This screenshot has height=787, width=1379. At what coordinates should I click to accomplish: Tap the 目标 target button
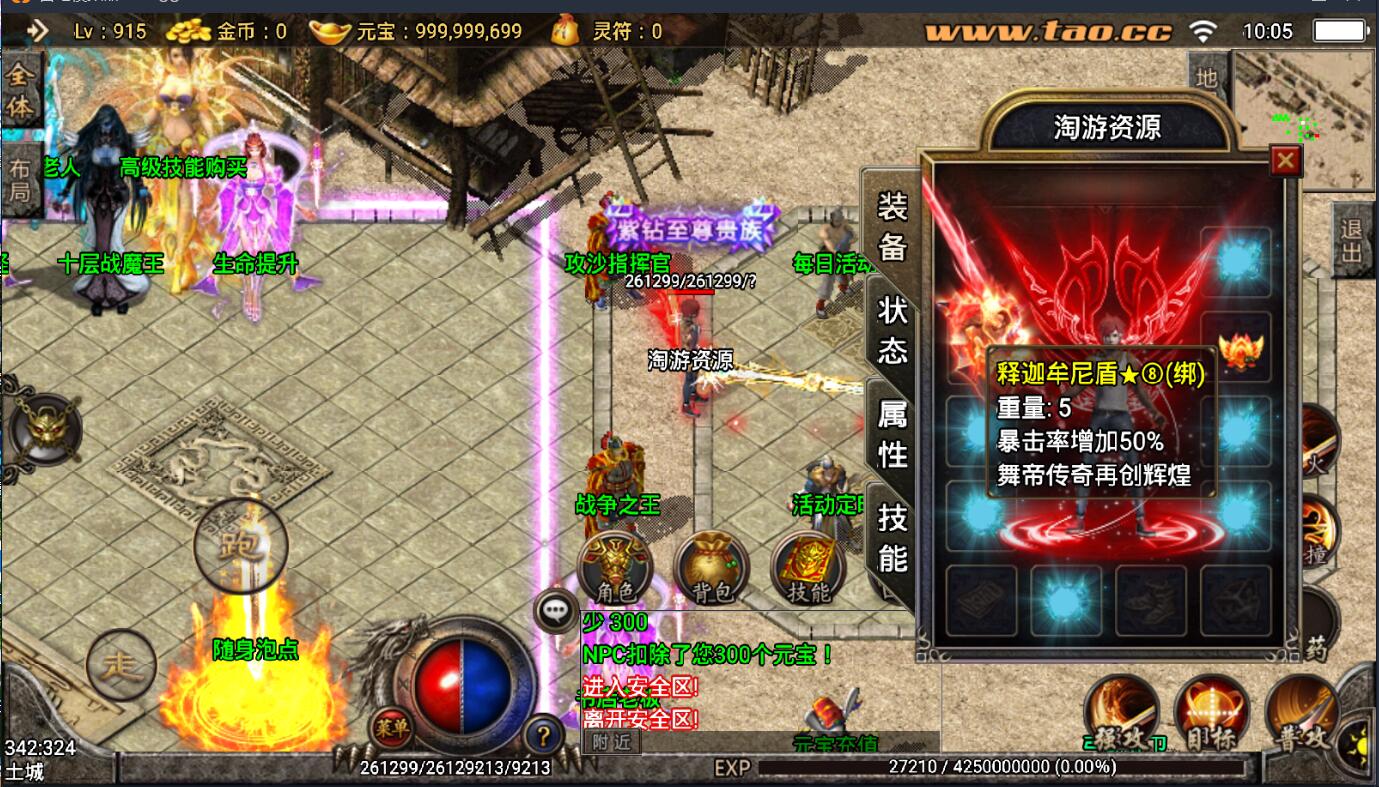tap(1211, 714)
